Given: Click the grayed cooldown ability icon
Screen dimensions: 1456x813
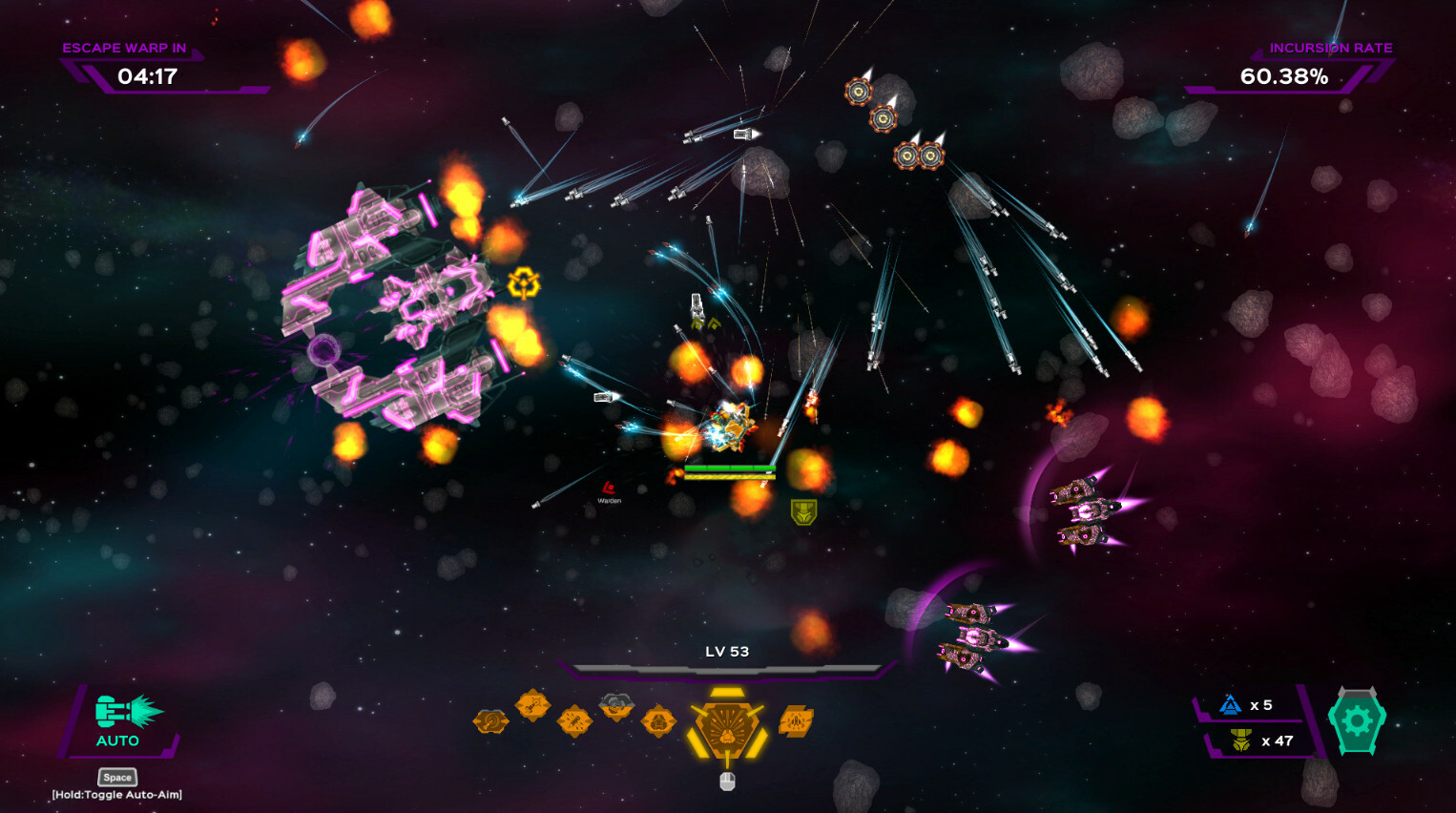Looking at the screenshot, I should point(615,706).
